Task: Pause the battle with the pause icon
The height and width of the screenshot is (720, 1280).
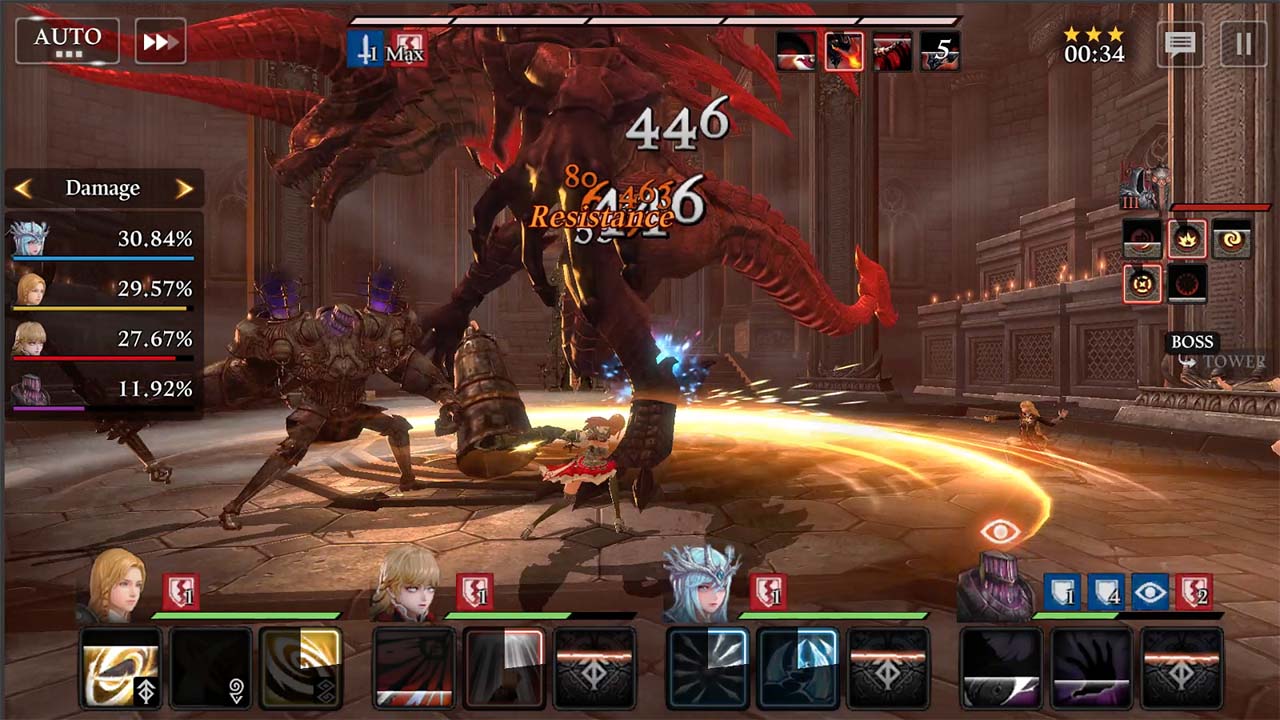Action: click(x=1240, y=45)
